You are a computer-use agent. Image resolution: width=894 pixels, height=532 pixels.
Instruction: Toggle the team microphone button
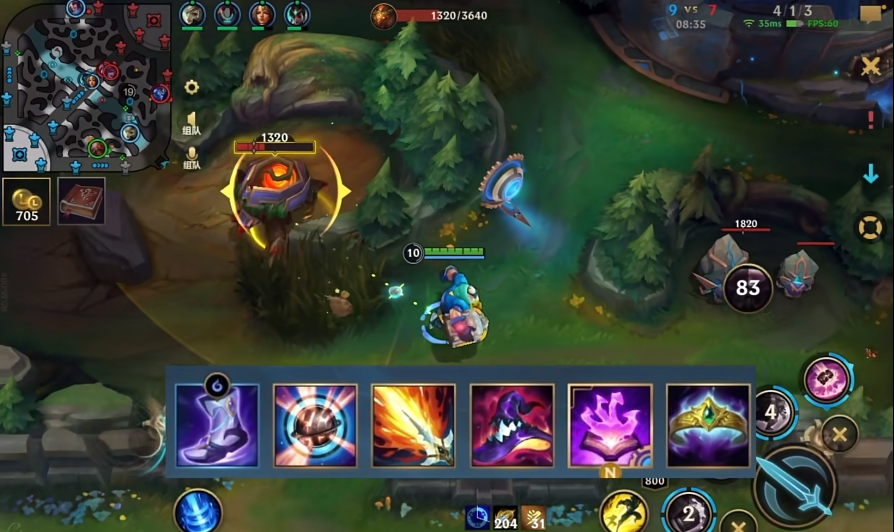click(191, 159)
